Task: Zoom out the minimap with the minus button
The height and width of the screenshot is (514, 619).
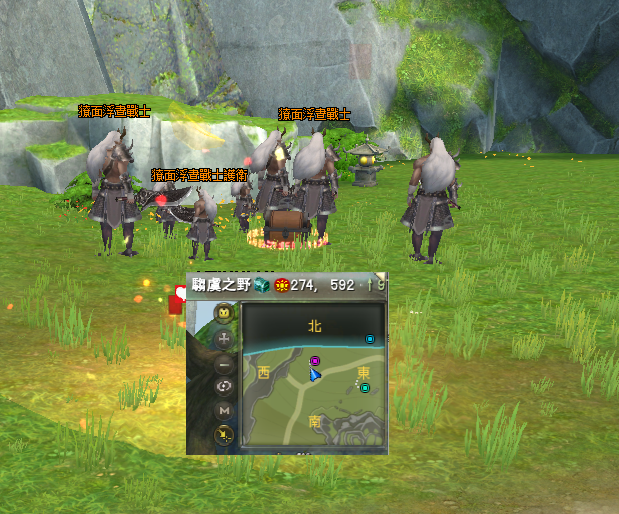Action: click(224, 362)
